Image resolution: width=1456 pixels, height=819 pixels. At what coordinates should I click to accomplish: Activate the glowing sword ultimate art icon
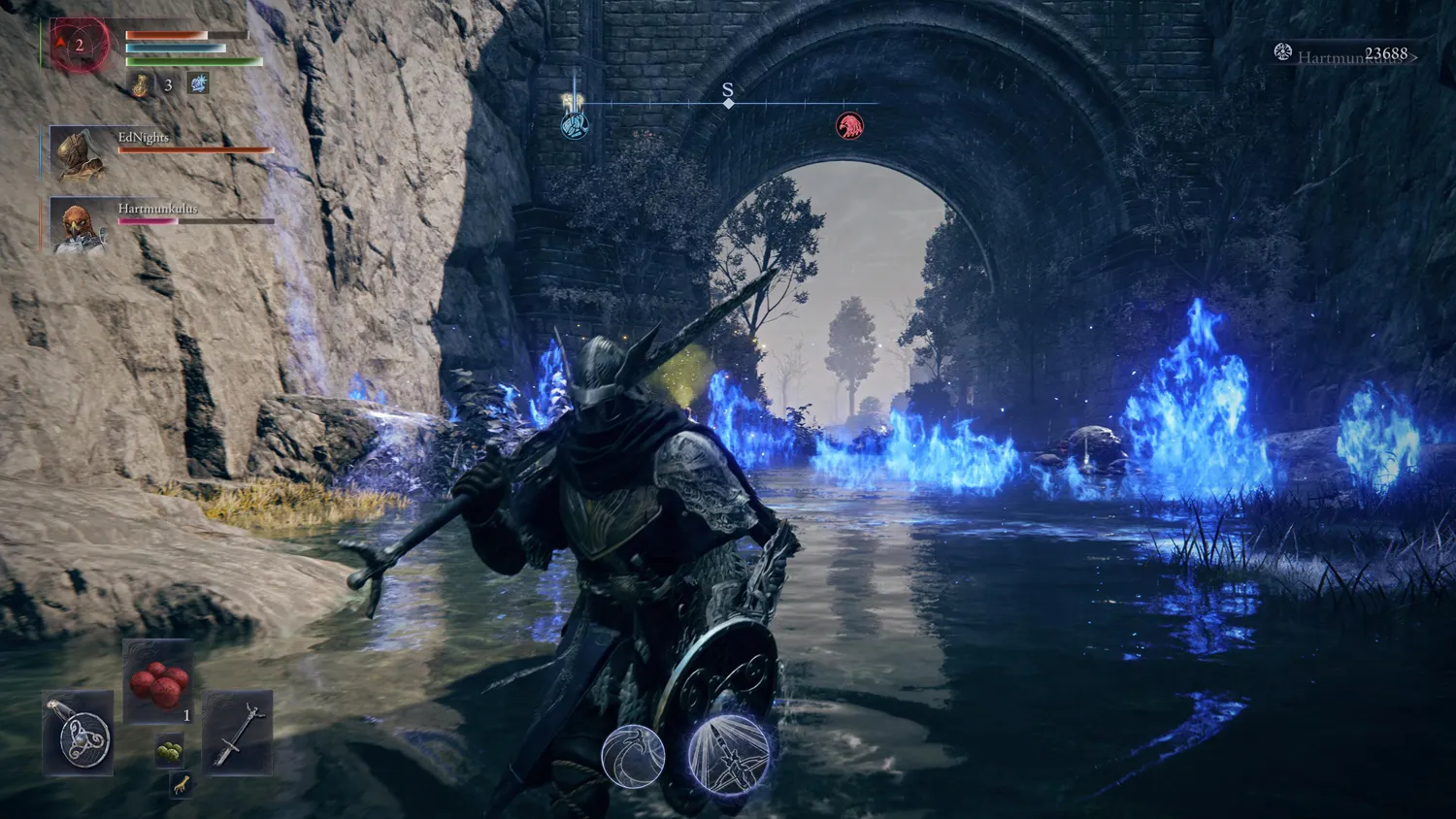728,754
